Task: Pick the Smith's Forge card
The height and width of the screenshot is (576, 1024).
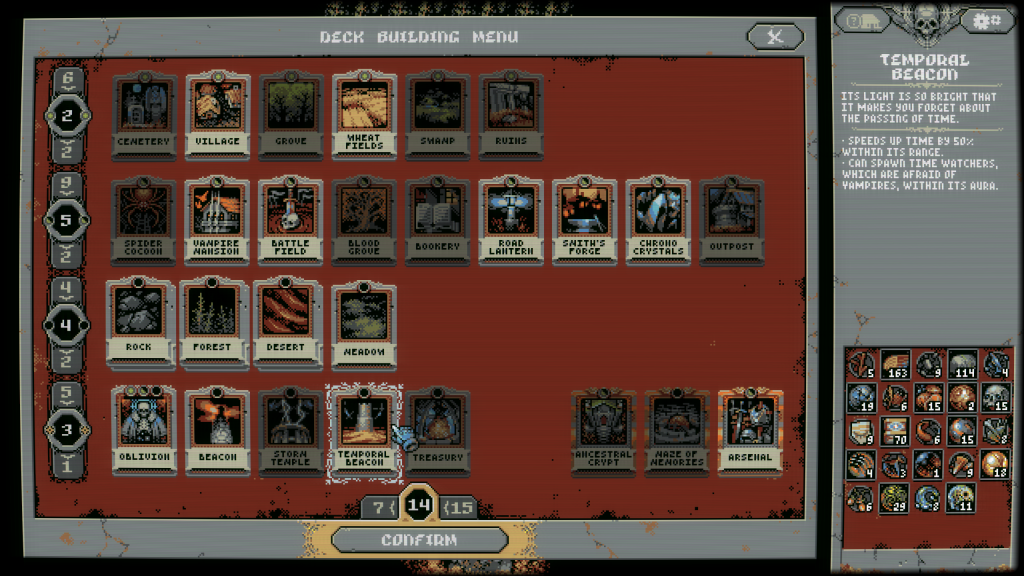Action: [585, 221]
